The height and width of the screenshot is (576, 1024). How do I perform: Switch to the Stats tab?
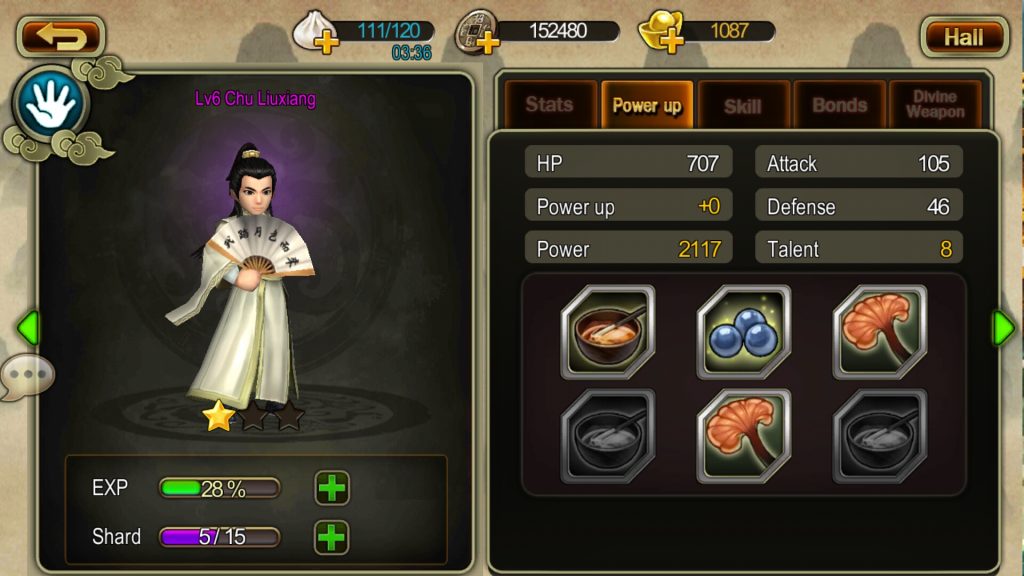tap(549, 105)
